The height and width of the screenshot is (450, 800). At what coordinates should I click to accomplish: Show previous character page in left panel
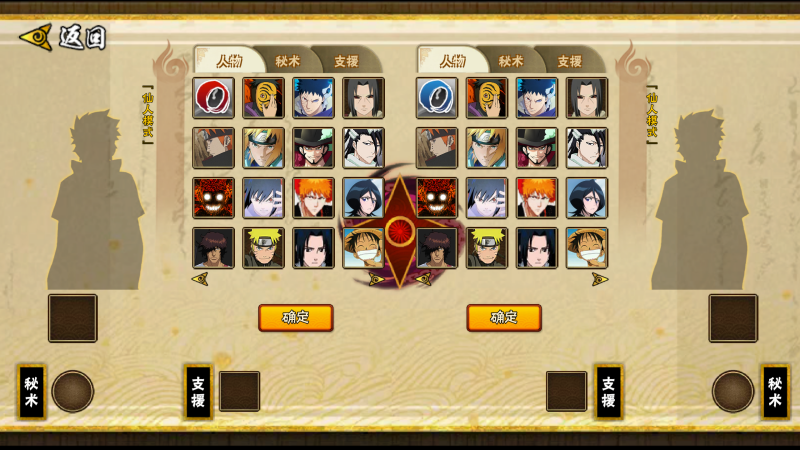click(200, 279)
